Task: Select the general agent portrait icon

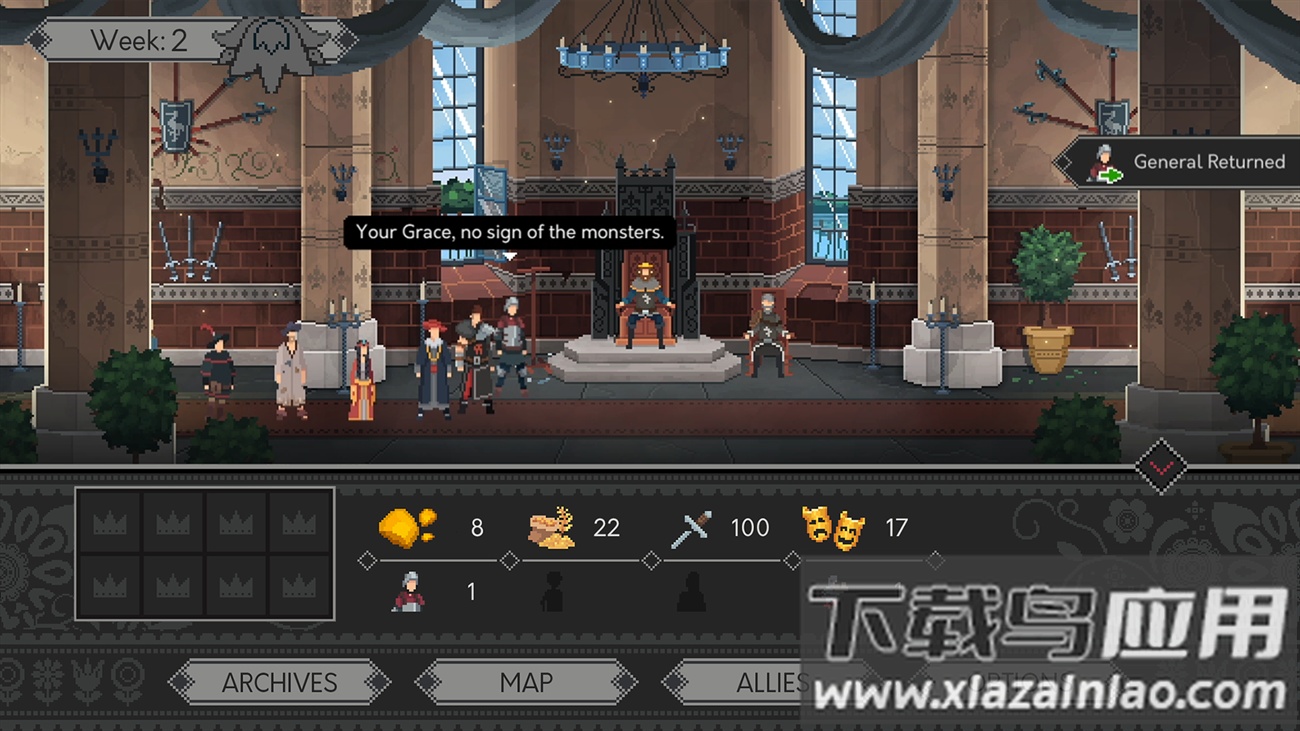Action: click(x=408, y=592)
